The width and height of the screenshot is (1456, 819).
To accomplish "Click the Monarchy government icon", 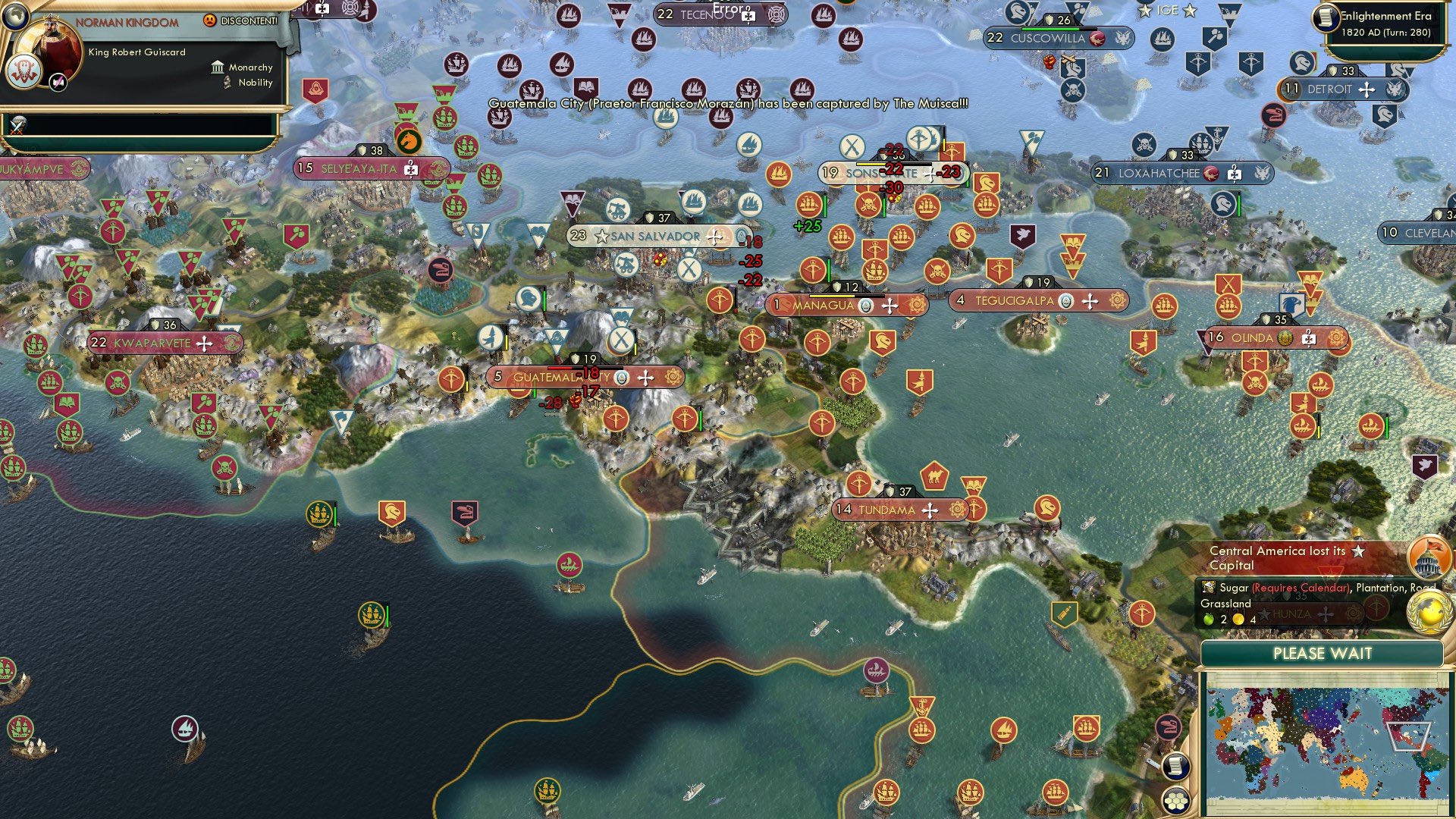I will (x=218, y=67).
